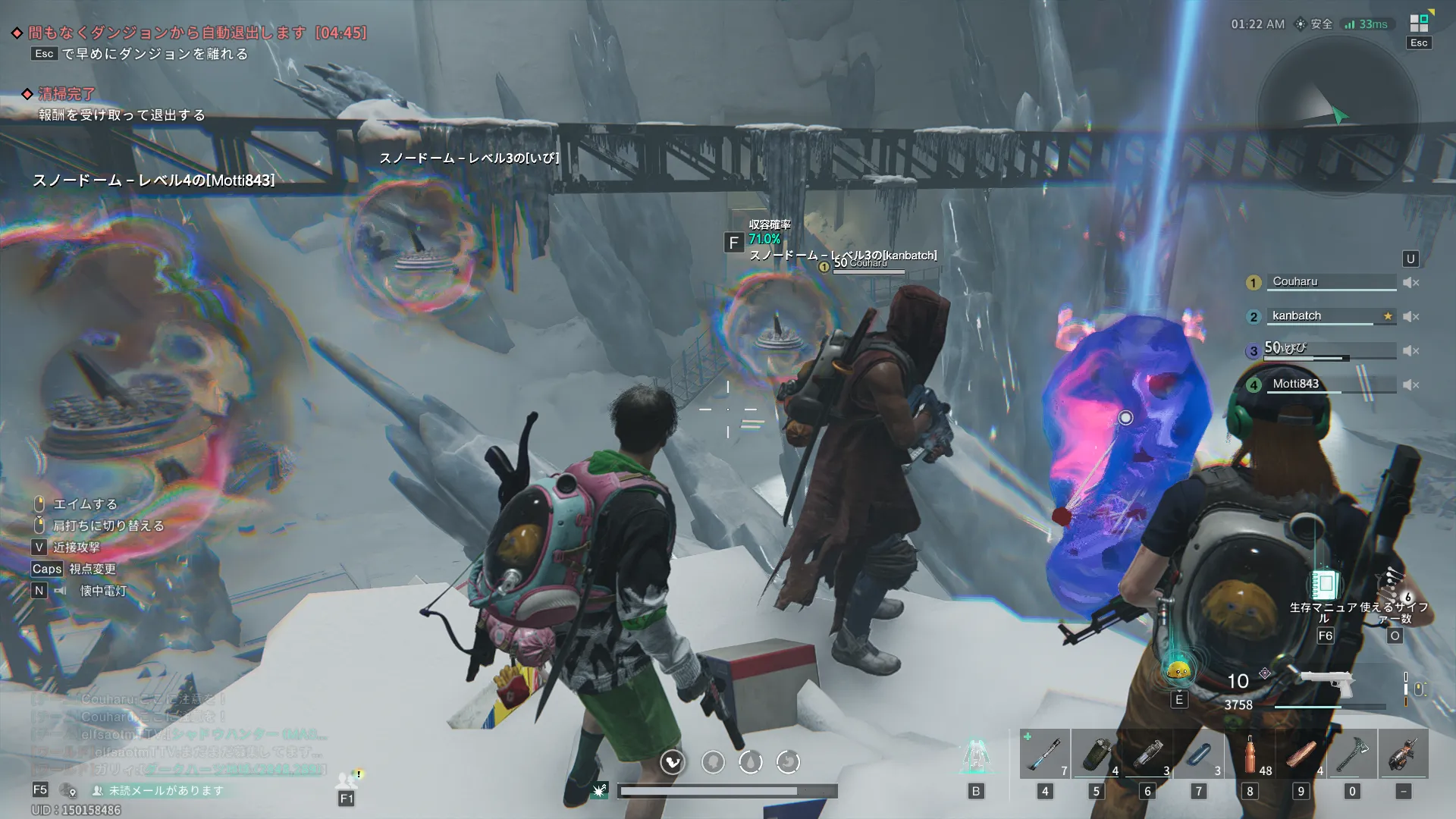
Task: Activate the yellow blob deviant ability
Action: (x=1178, y=669)
